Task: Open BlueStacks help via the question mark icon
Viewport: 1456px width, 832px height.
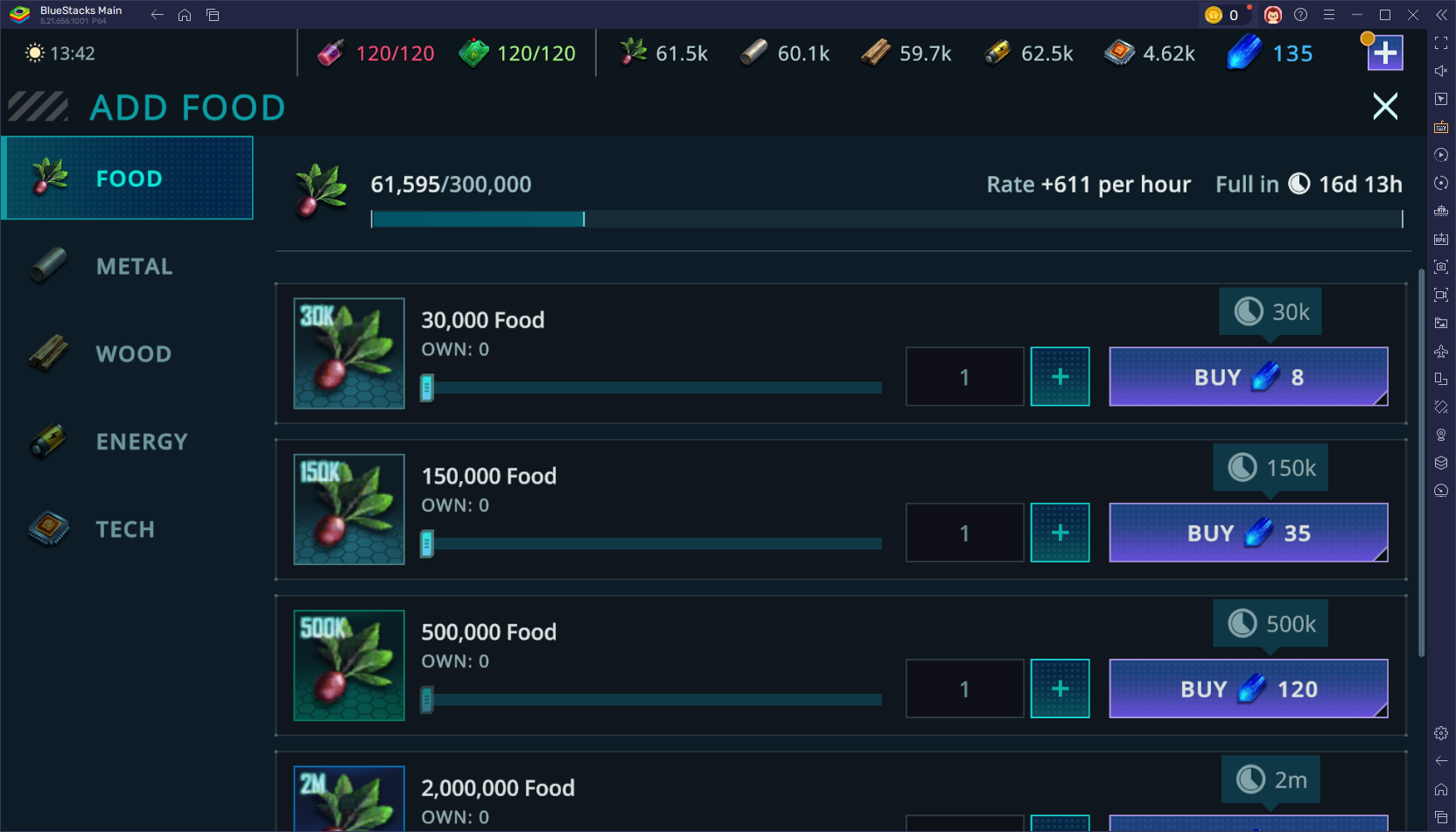Action: 1301,14
